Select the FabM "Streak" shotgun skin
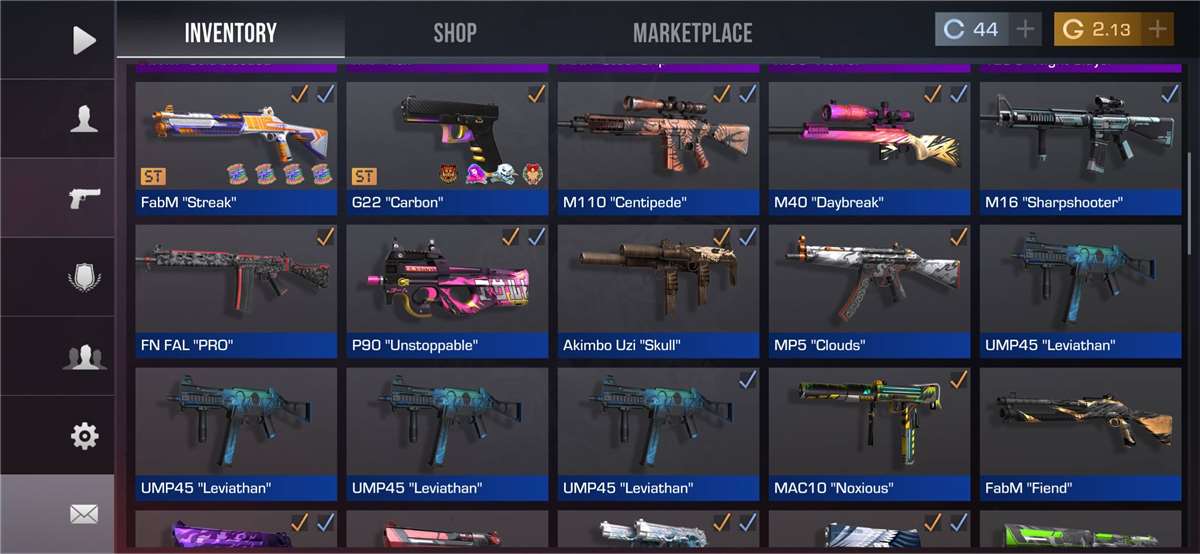Viewport: 1200px width, 554px height. [x=236, y=147]
